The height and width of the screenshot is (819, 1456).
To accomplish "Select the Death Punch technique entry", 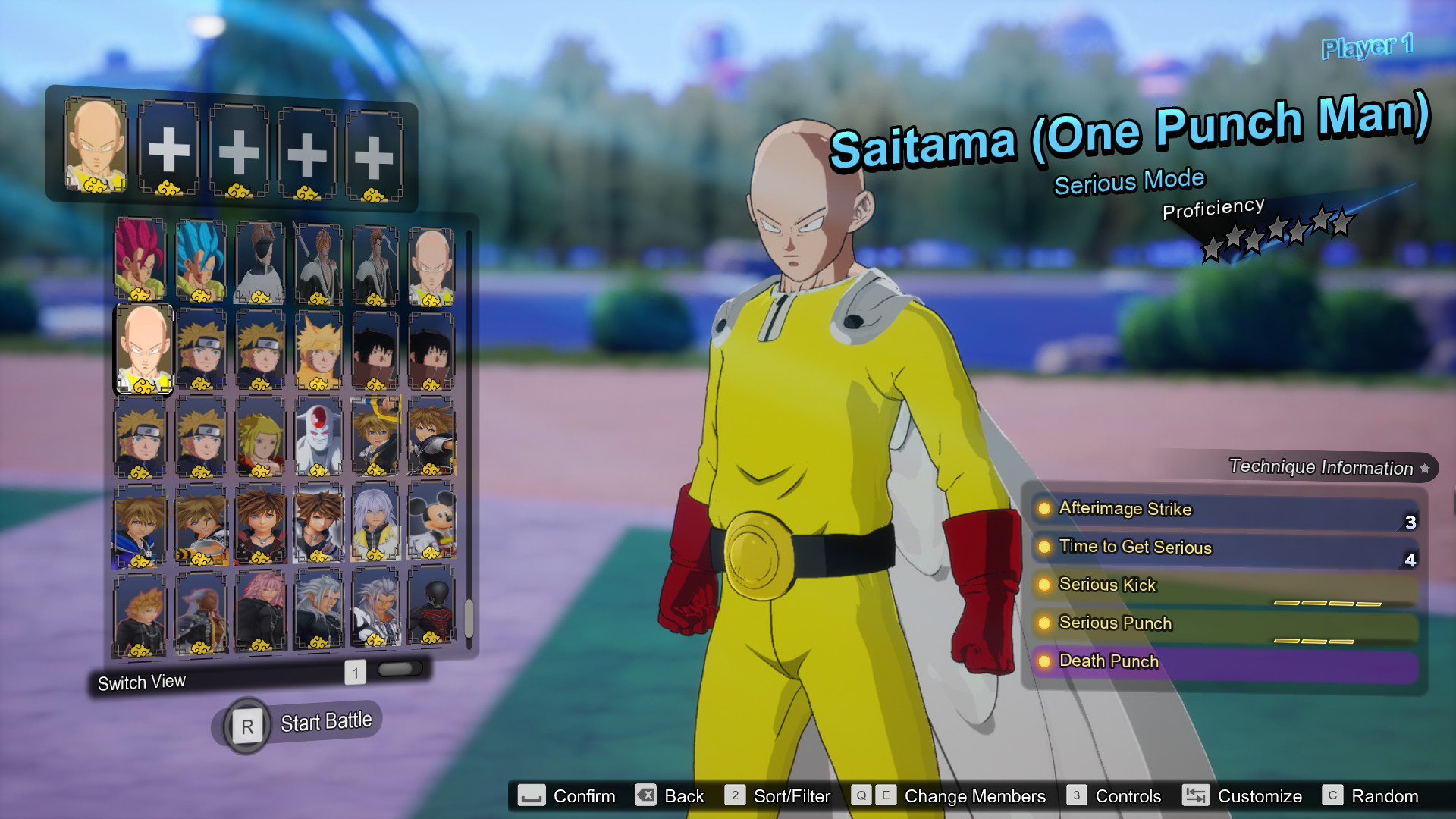I will (x=1109, y=661).
